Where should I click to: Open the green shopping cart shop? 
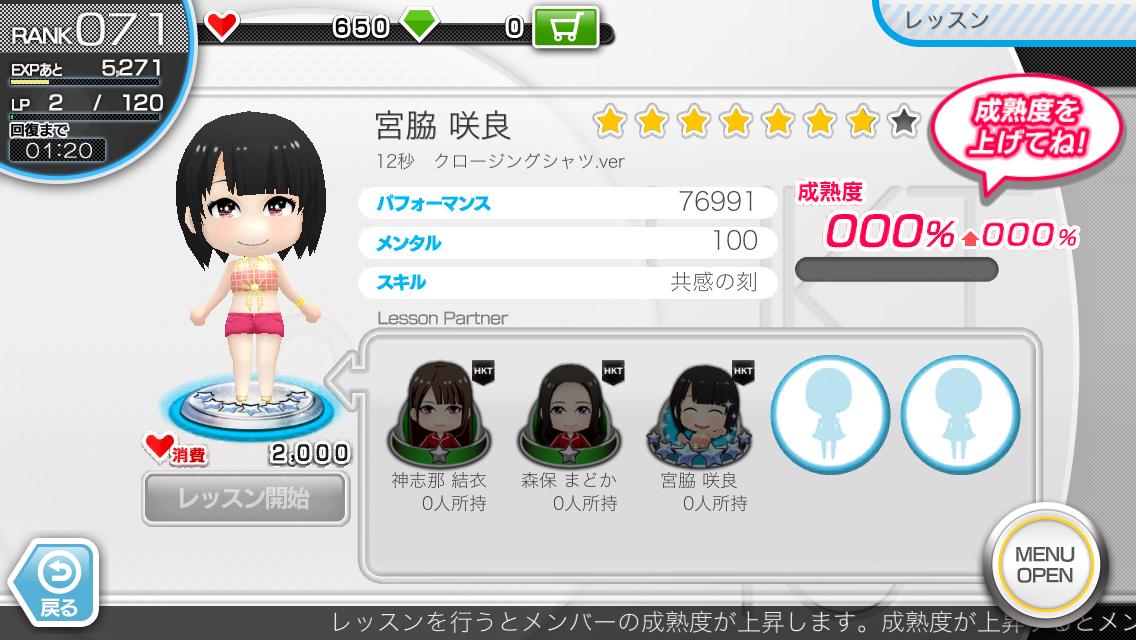coord(565,28)
